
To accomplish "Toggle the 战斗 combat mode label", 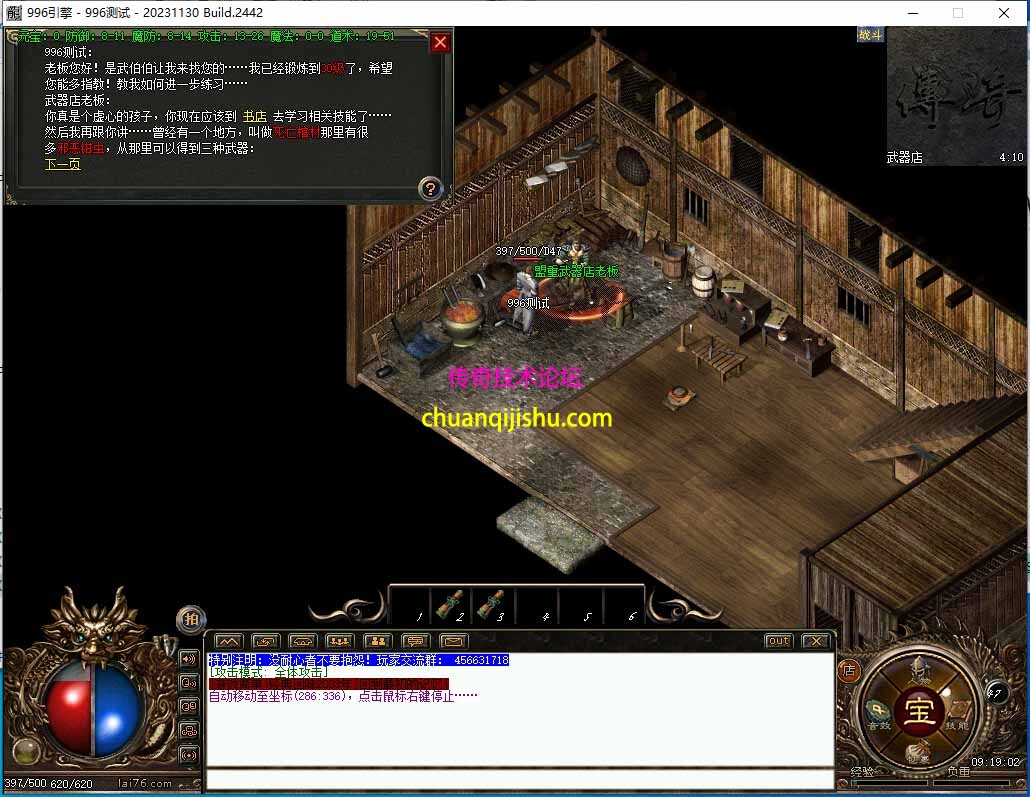I will 870,35.
